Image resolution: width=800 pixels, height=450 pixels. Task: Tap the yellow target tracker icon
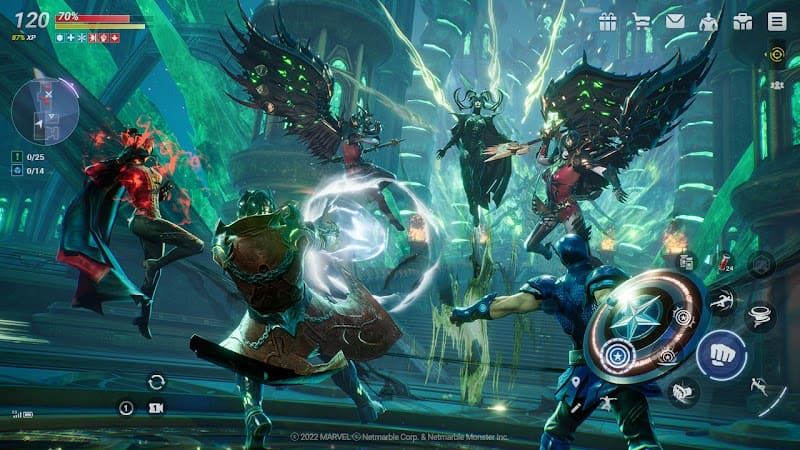(x=776, y=54)
